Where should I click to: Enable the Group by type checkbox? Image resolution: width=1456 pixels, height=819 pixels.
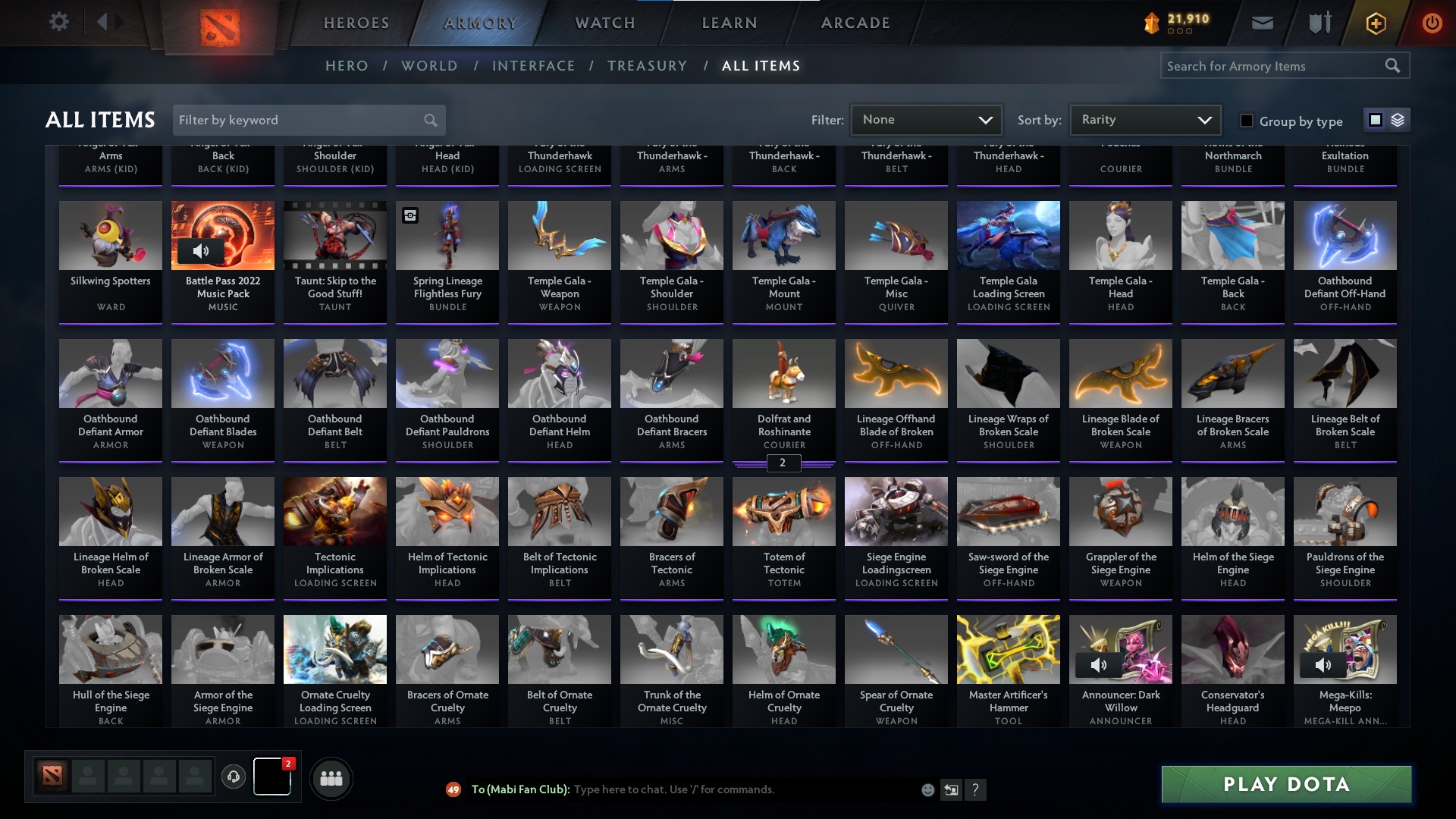pos(1246,121)
